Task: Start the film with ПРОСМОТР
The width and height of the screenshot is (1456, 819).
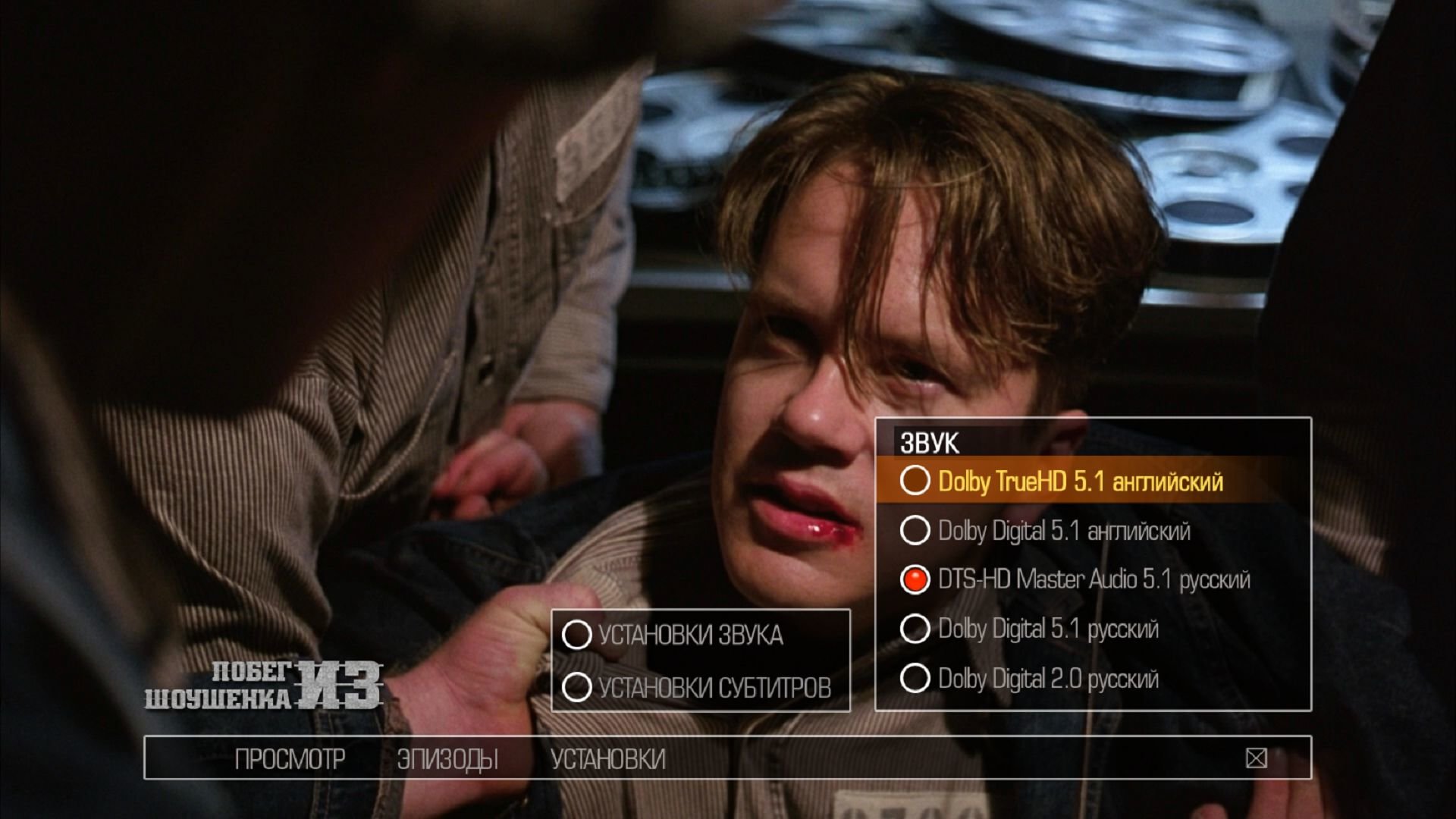Action: pyautogui.click(x=290, y=758)
